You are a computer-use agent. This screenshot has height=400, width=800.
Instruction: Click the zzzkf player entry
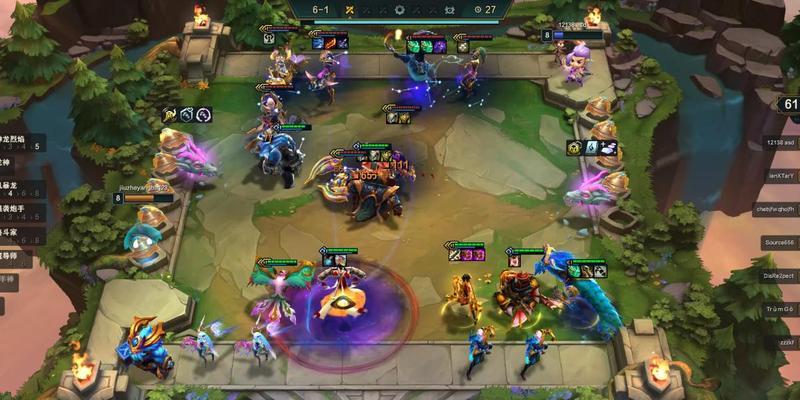[x=783, y=342]
